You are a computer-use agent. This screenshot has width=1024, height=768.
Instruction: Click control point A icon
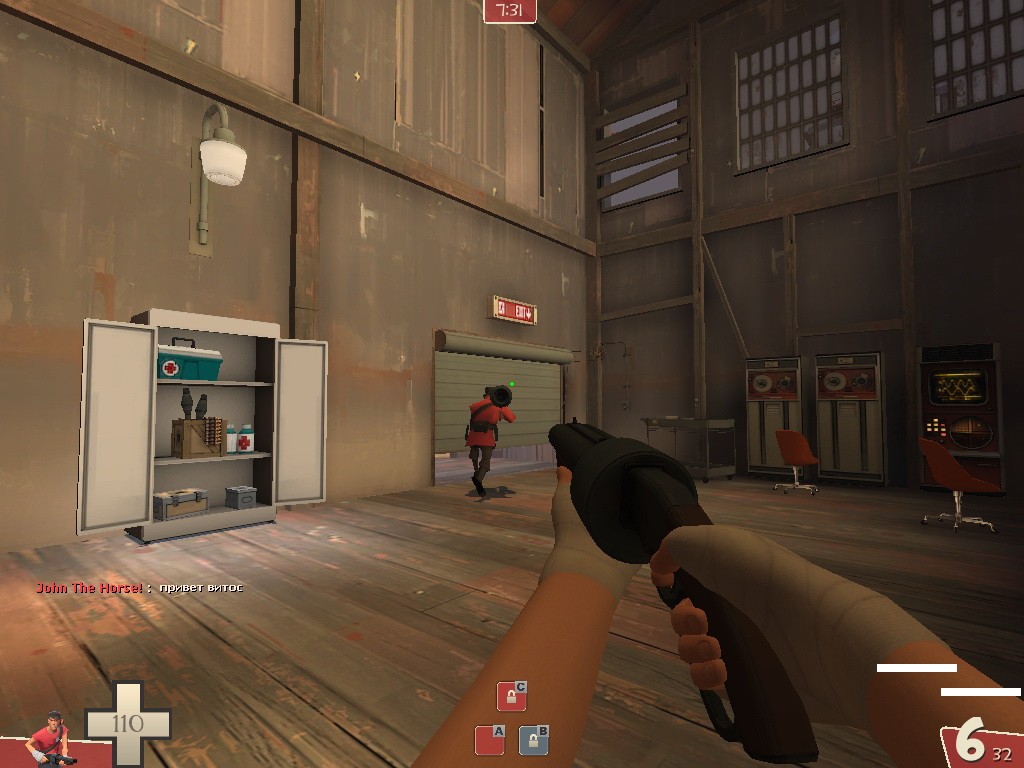(x=488, y=740)
